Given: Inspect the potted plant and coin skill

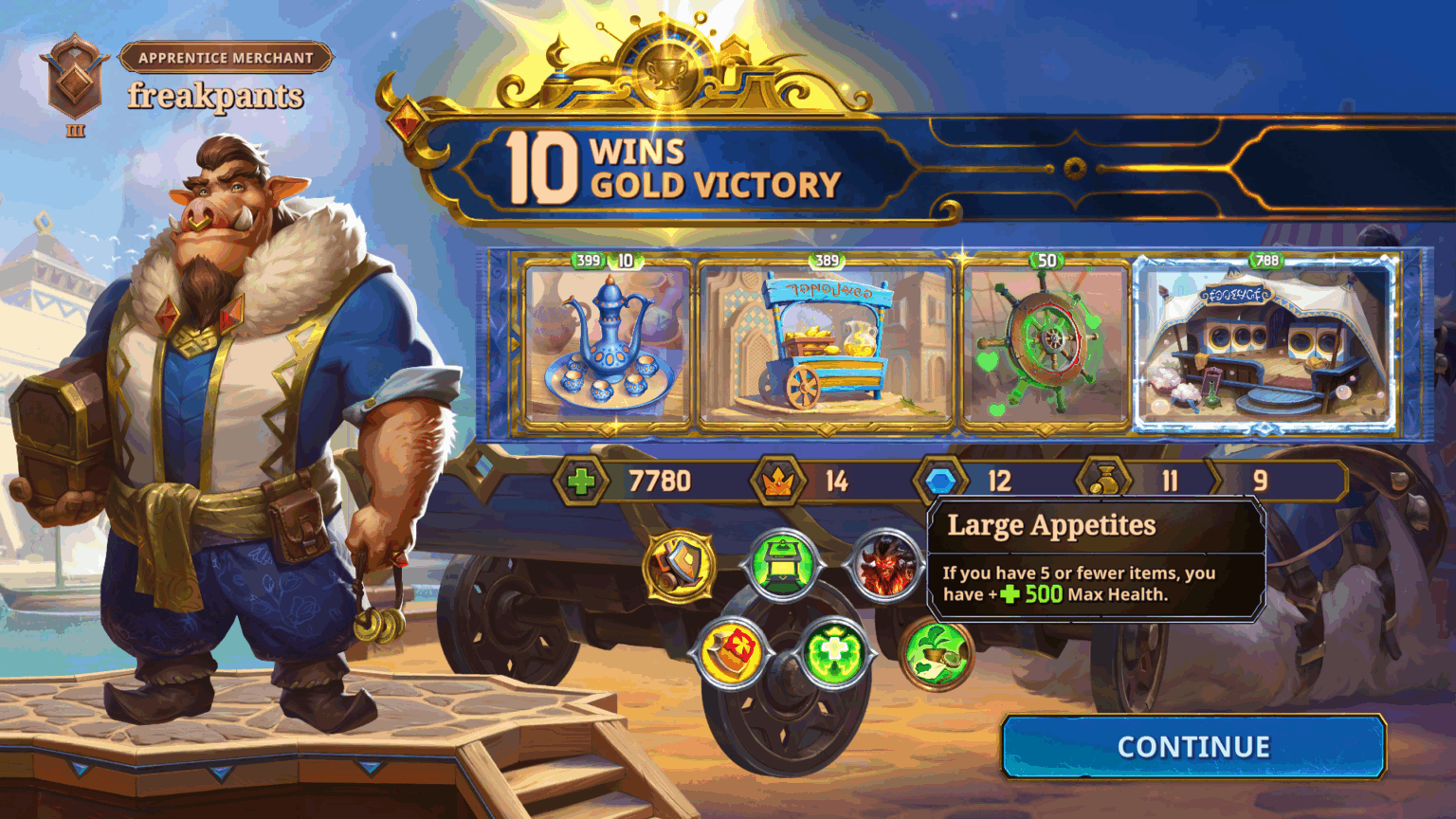Looking at the screenshot, I should pyautogui.click(x=936, y=653).
